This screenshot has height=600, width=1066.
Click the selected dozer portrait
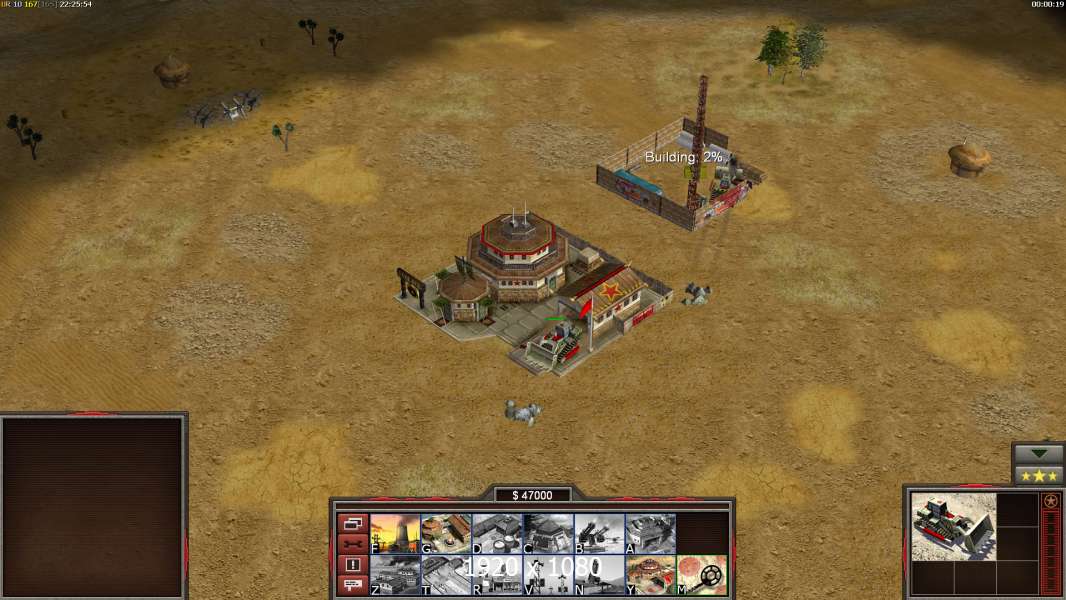[x=953, y=526]
